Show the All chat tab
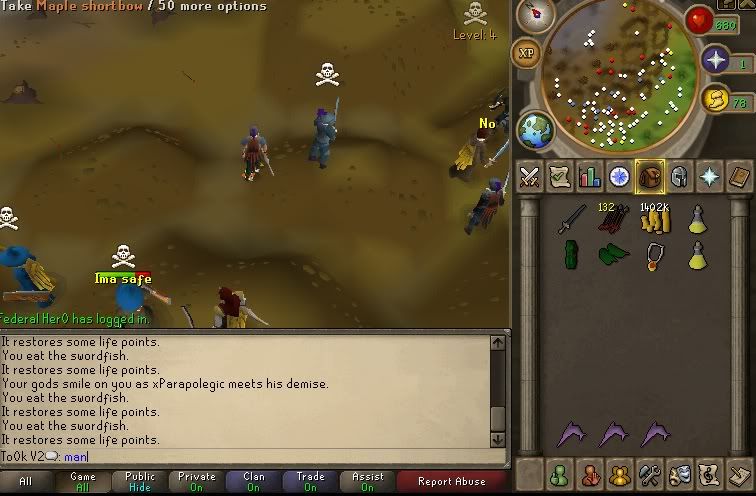The width and height of the screenshot is (756, 496). coord(26,481)
